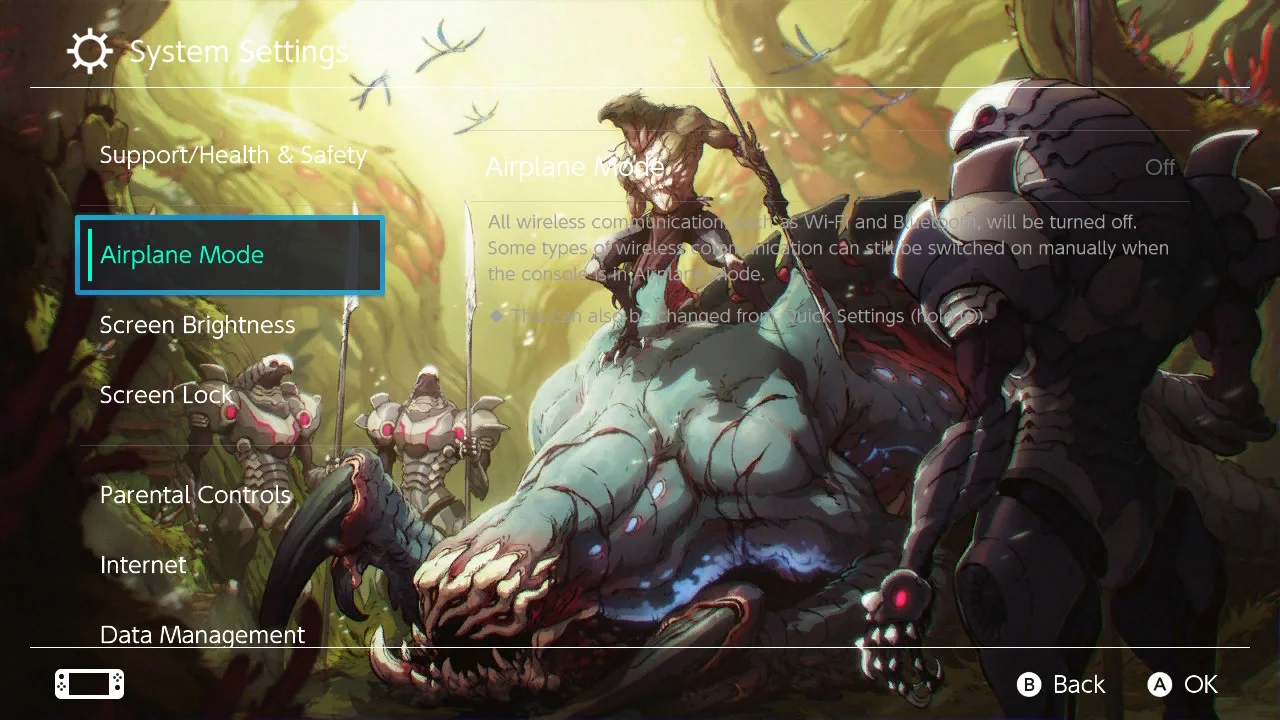Open Parental Controls settings
Image resolution: width=1280 pixels, height=720 pixels.
(x=195, y=494)
